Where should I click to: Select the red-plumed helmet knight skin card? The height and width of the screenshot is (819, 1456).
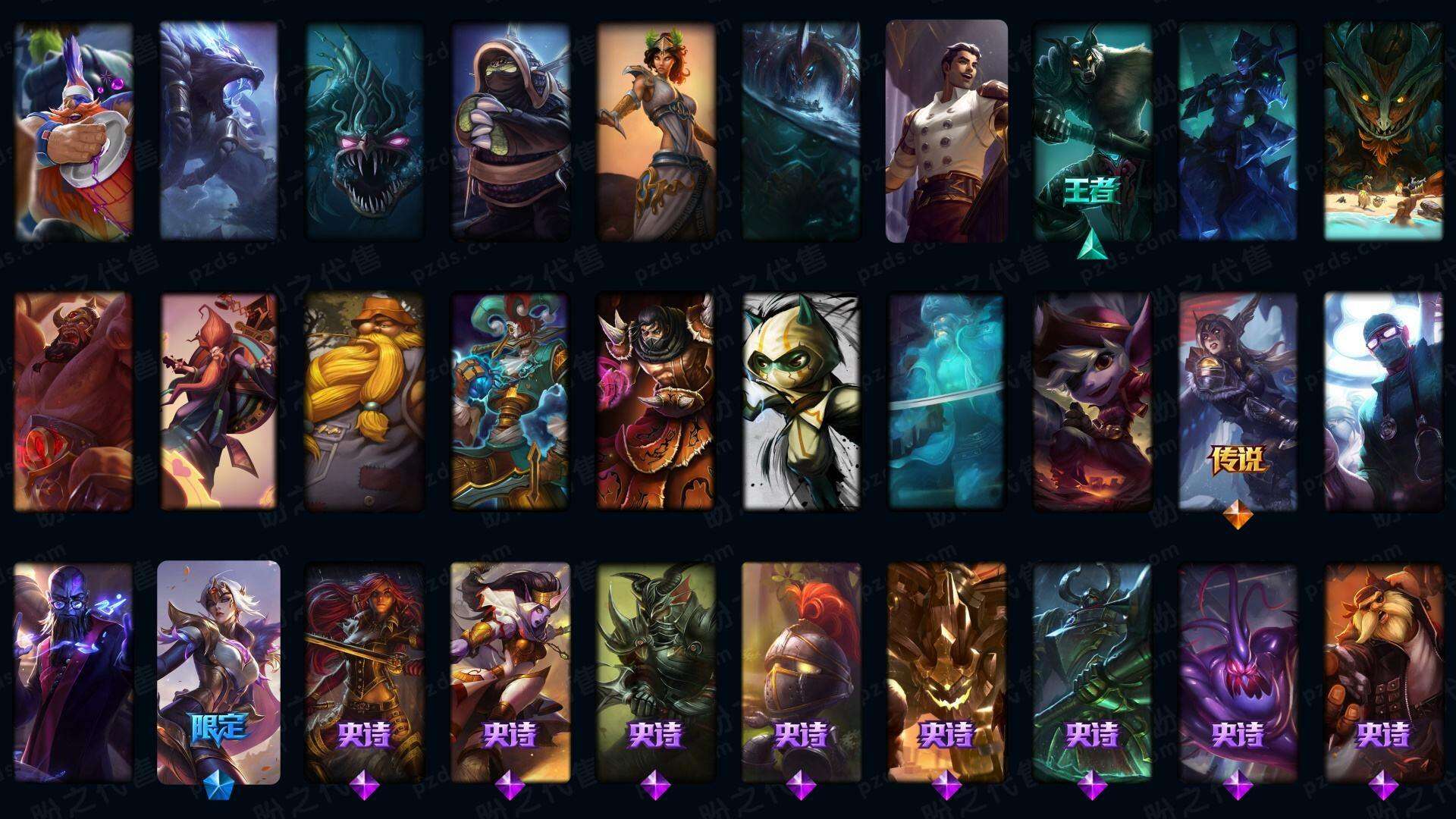pos(801,672)
